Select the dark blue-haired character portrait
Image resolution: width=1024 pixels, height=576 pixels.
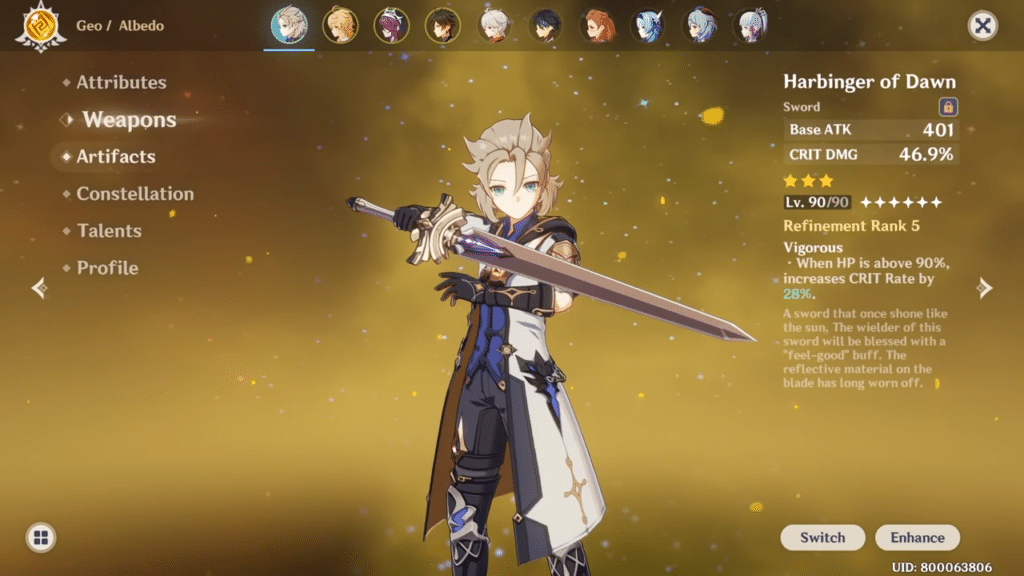pyautogui.click(x=545, y=25)
